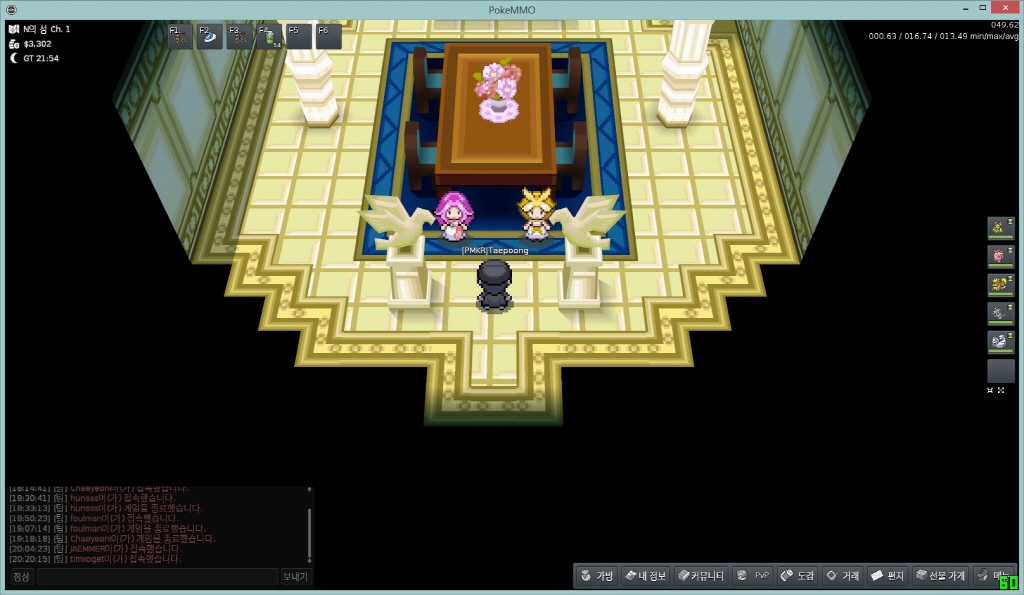This screenshot has width=1024, height=595.
Task: Open the 편지 mail window
Action: (x=888, y=576)
